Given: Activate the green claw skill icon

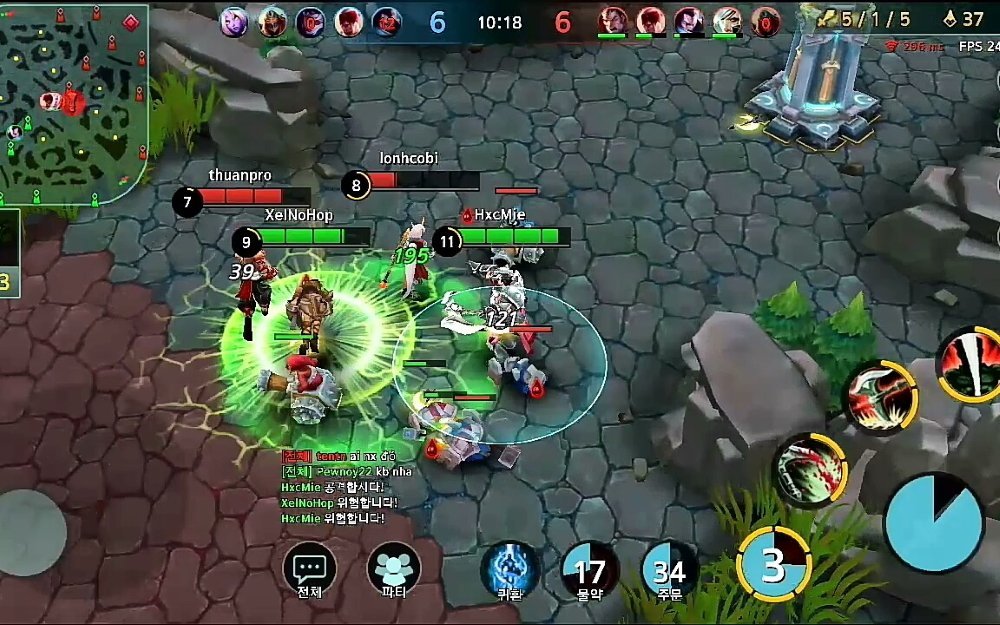Looking at the screenshot, I should point(810,468).
